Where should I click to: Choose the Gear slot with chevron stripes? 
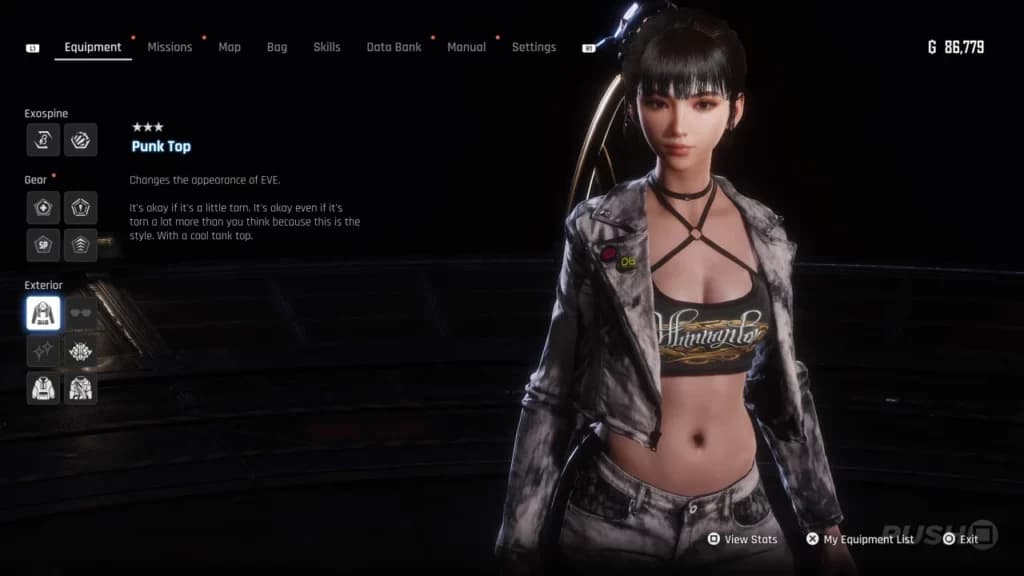[81, 245]
